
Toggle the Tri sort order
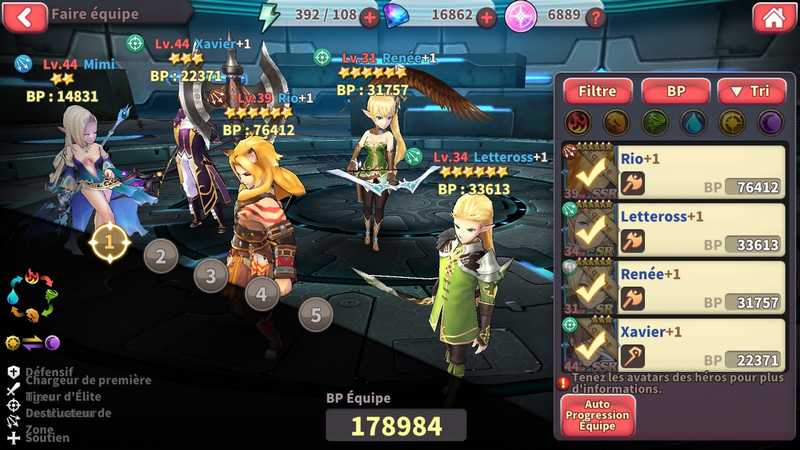coord(752,91)
